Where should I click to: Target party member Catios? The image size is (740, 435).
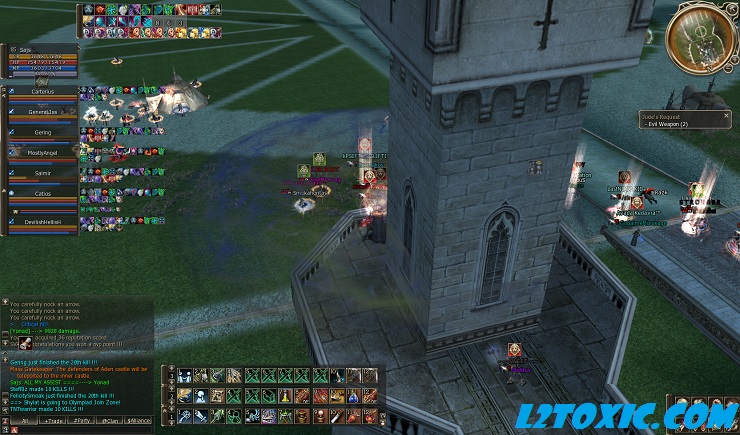[42, 193]
